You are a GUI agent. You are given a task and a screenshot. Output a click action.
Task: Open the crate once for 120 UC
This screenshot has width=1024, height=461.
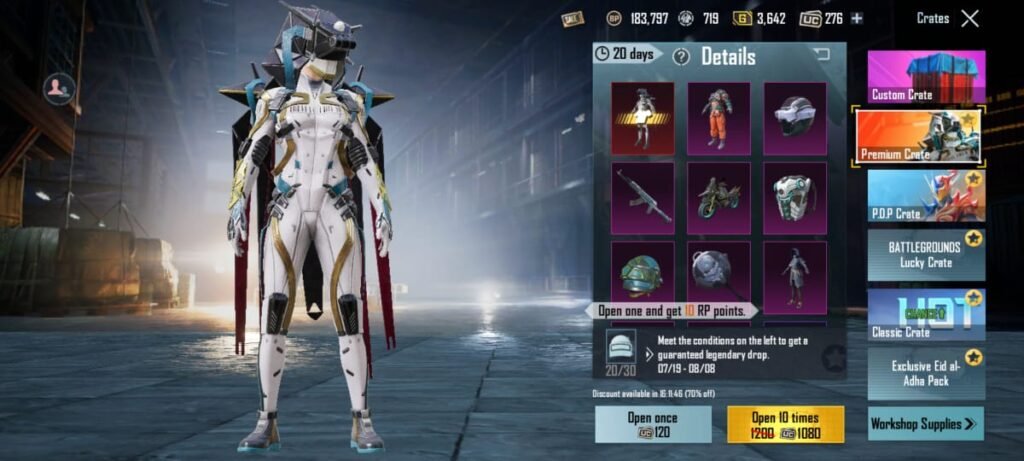pos(653,424)
